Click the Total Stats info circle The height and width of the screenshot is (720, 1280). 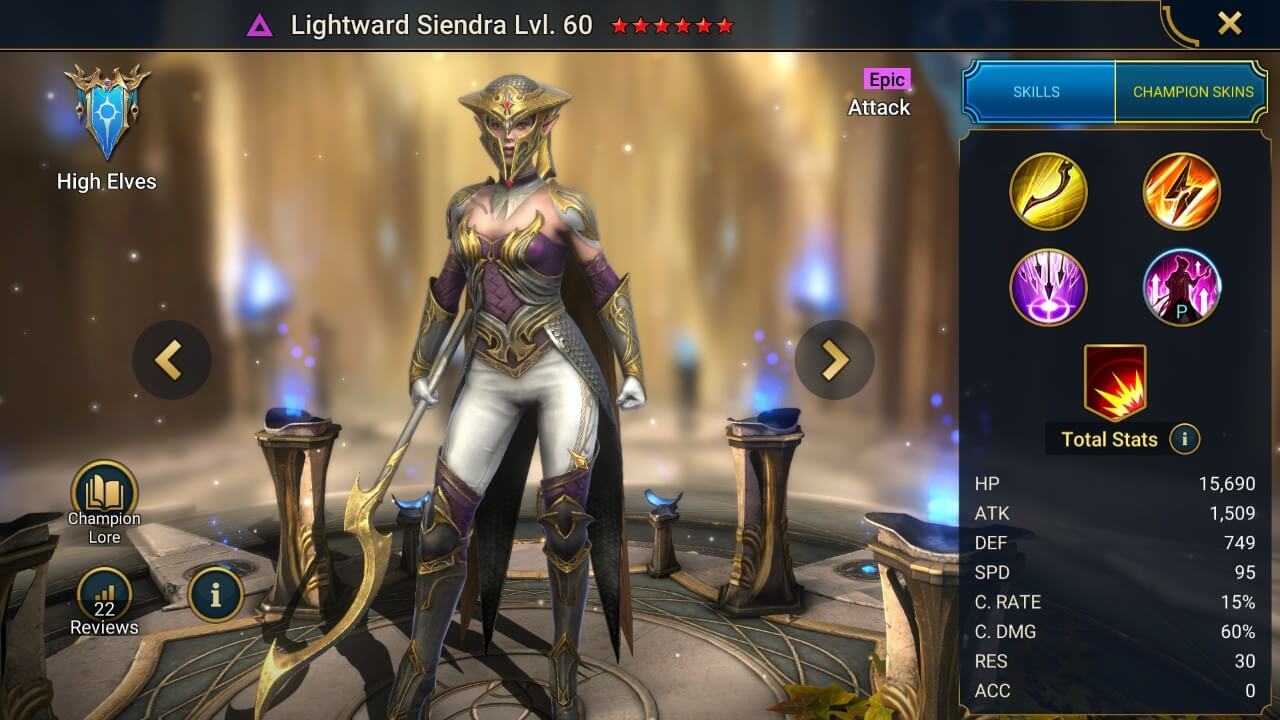coord(1186,439)
